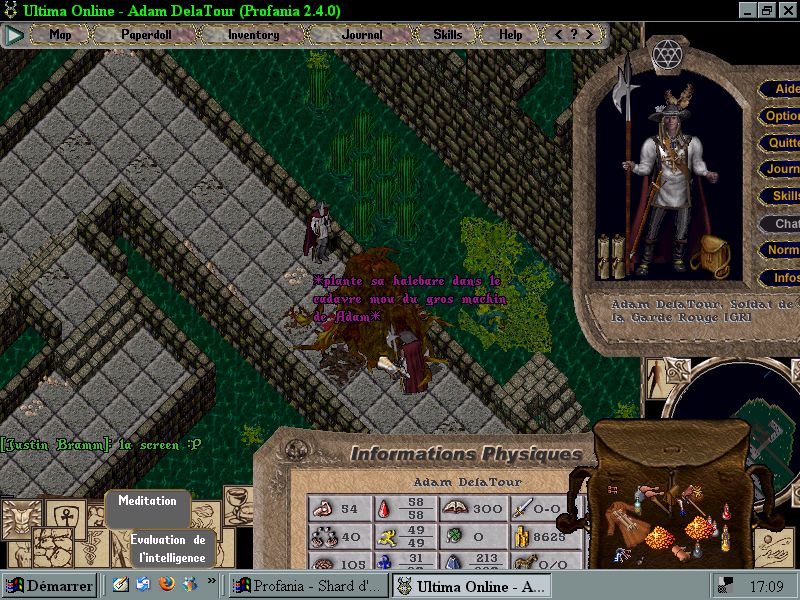Open the Paperdoll menu entry
Viewport: 800px width, 600px height.
click(147, 35)
